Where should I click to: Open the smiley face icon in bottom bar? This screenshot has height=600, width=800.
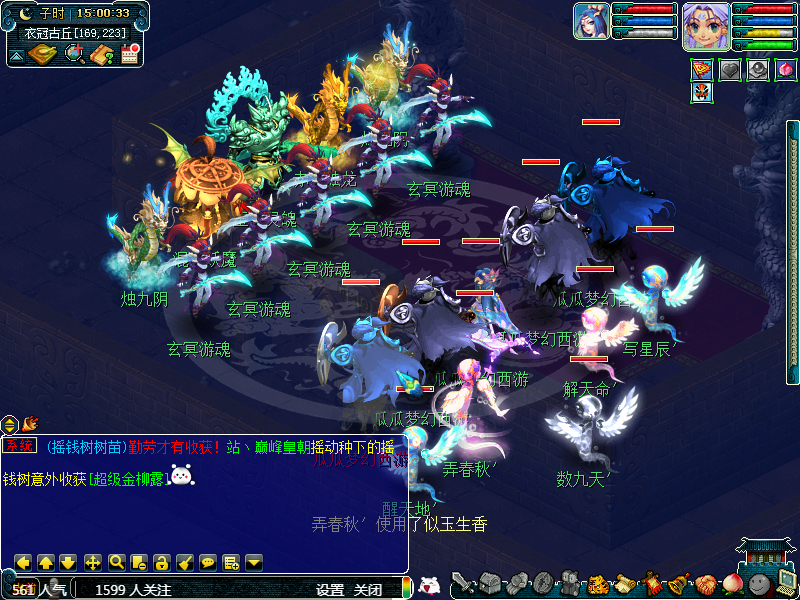760,584
